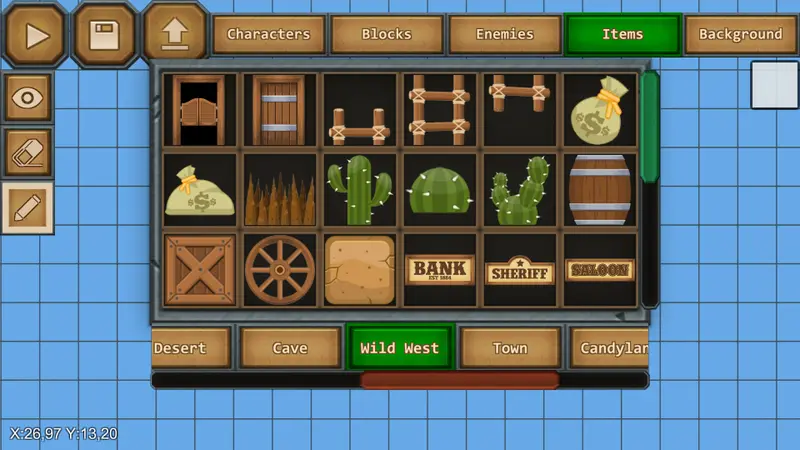This screenshot has height=450, width=800.
Task: Select the wagon wheel item
Action: [x=279, y=270]
